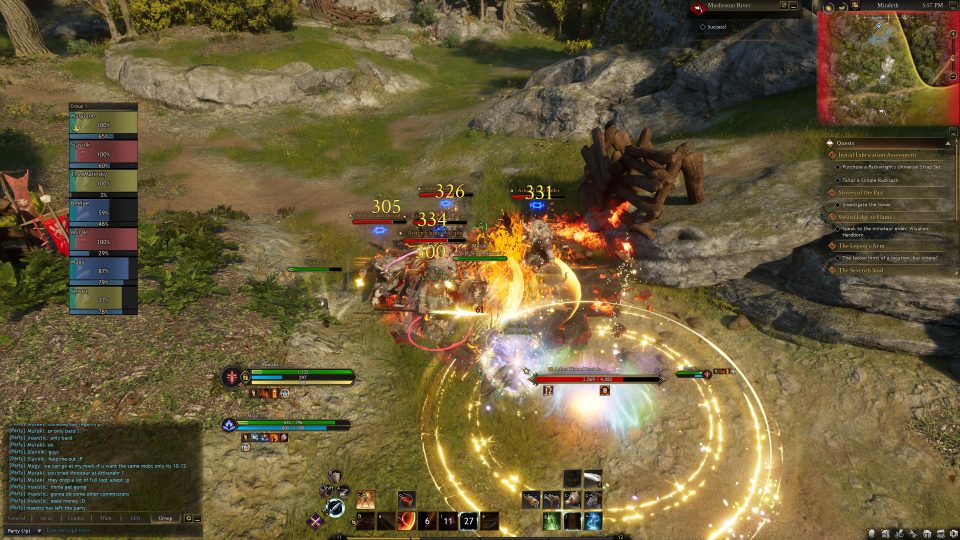Open the General chat tab
Image resolution: width=960 pixels, height=540 pixels.
coord(16,518)
